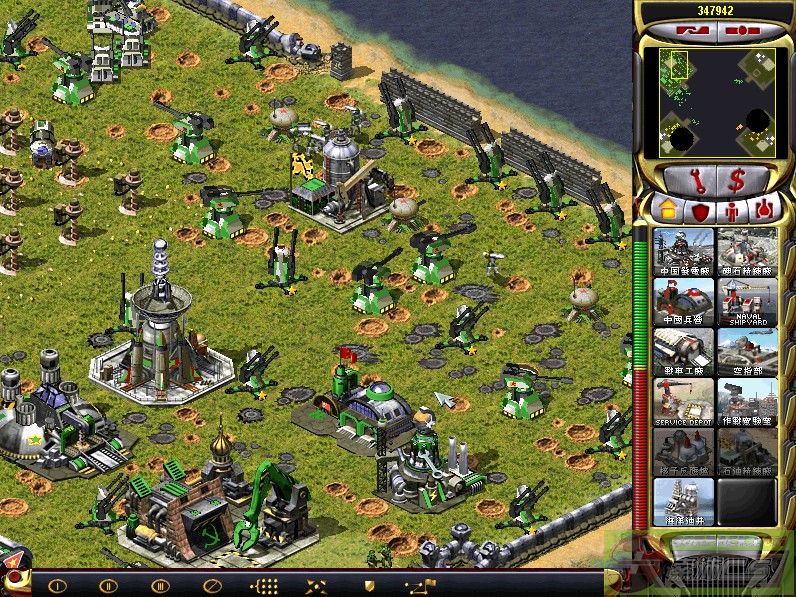The image size is (796, 597).
Task: Select control group III button
Action: pyautogui.click(x=159, y=585)
